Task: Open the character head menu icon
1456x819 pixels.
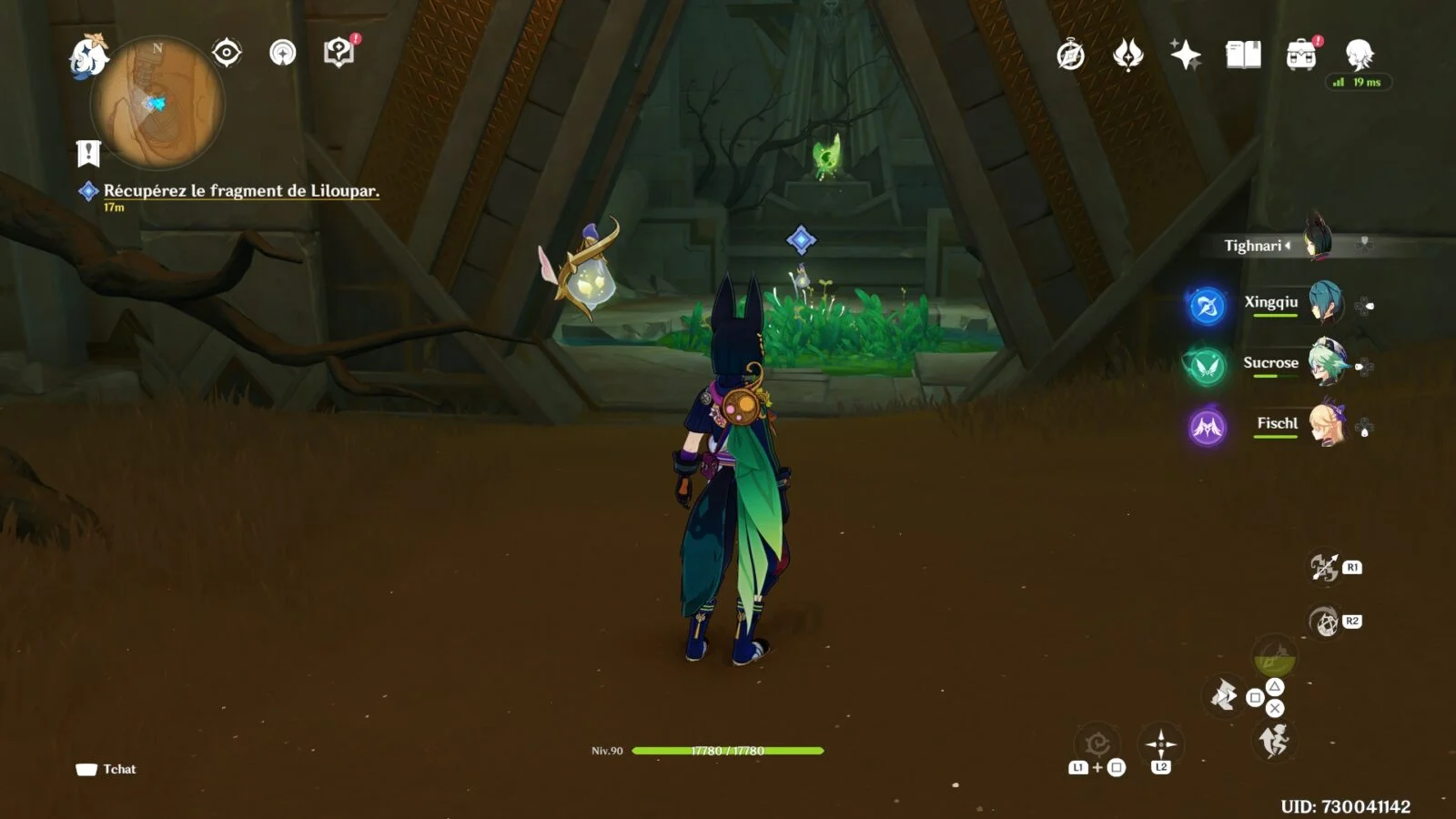Action: coord(1360,56)
